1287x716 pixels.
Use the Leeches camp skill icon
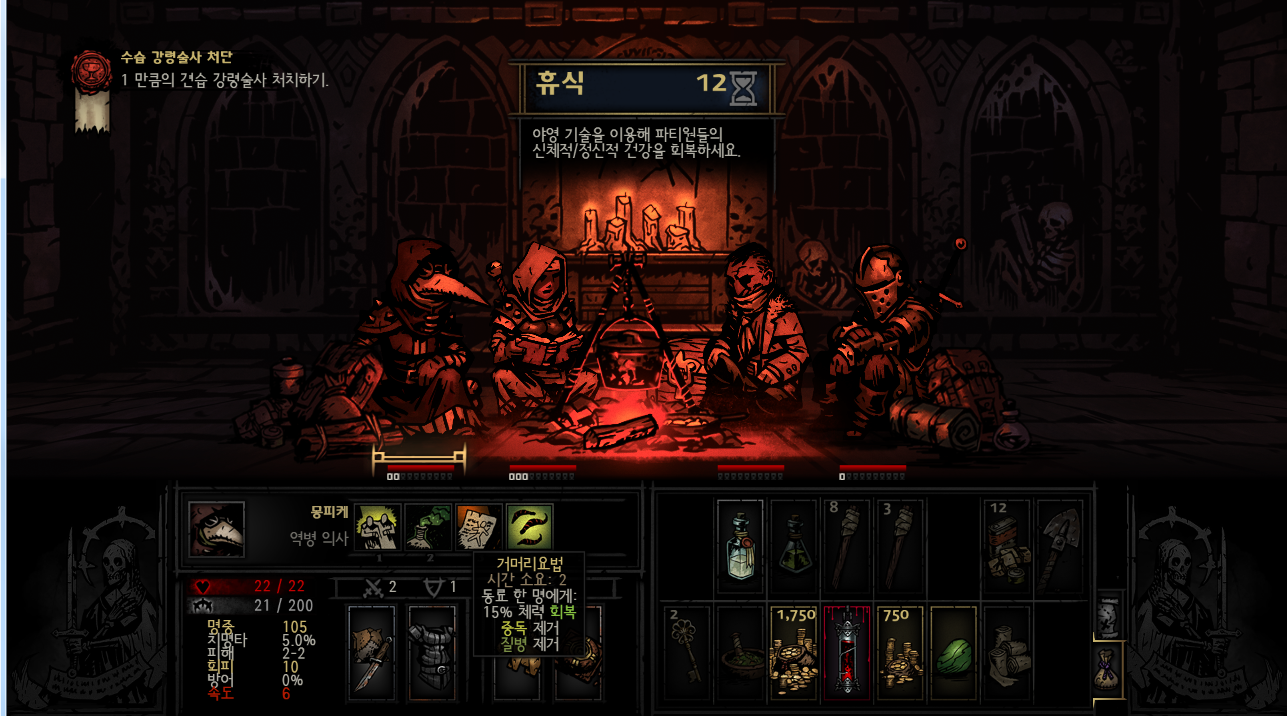tap(529, 526)
